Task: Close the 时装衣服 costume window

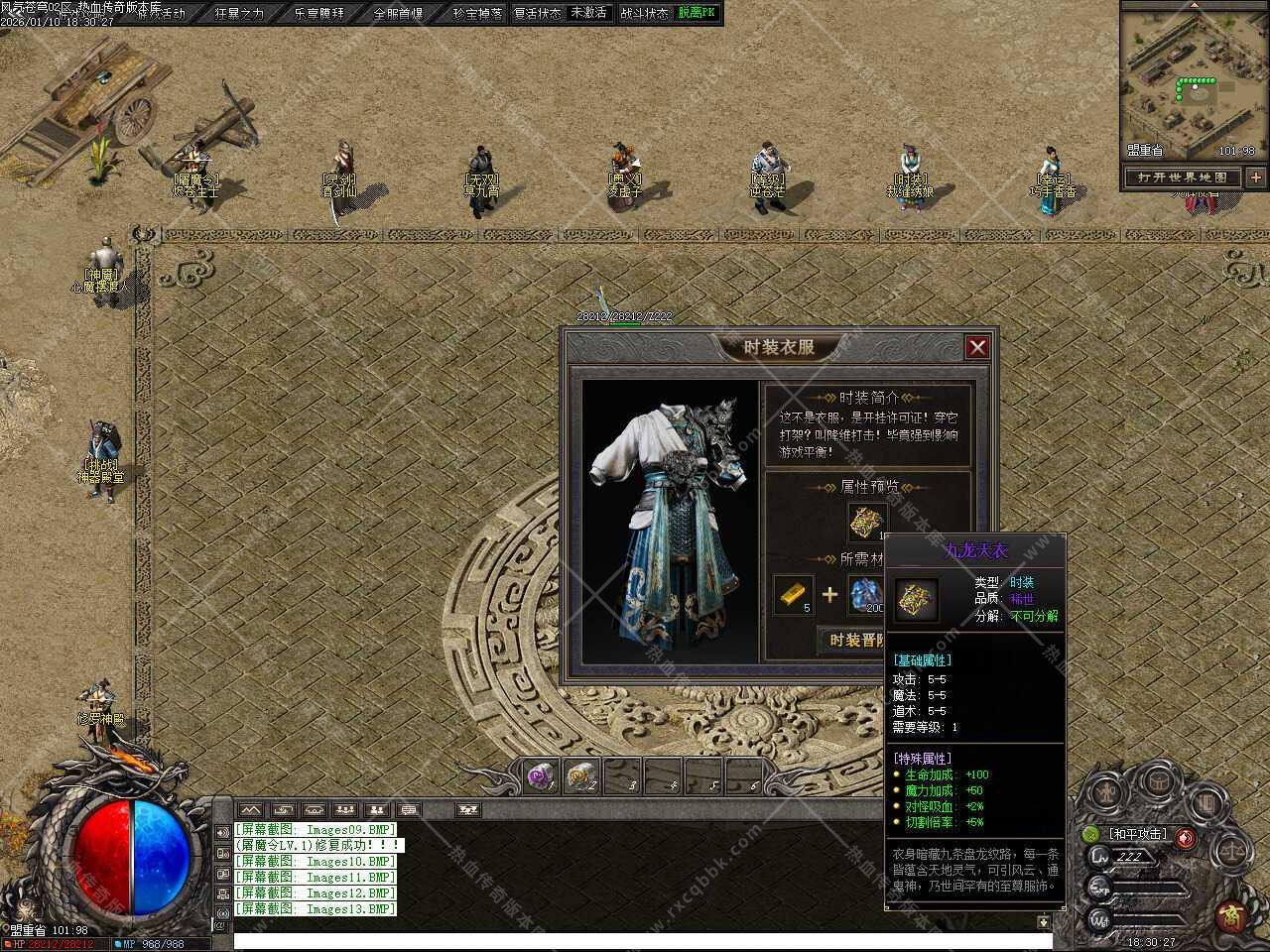Action: (977, 346)
